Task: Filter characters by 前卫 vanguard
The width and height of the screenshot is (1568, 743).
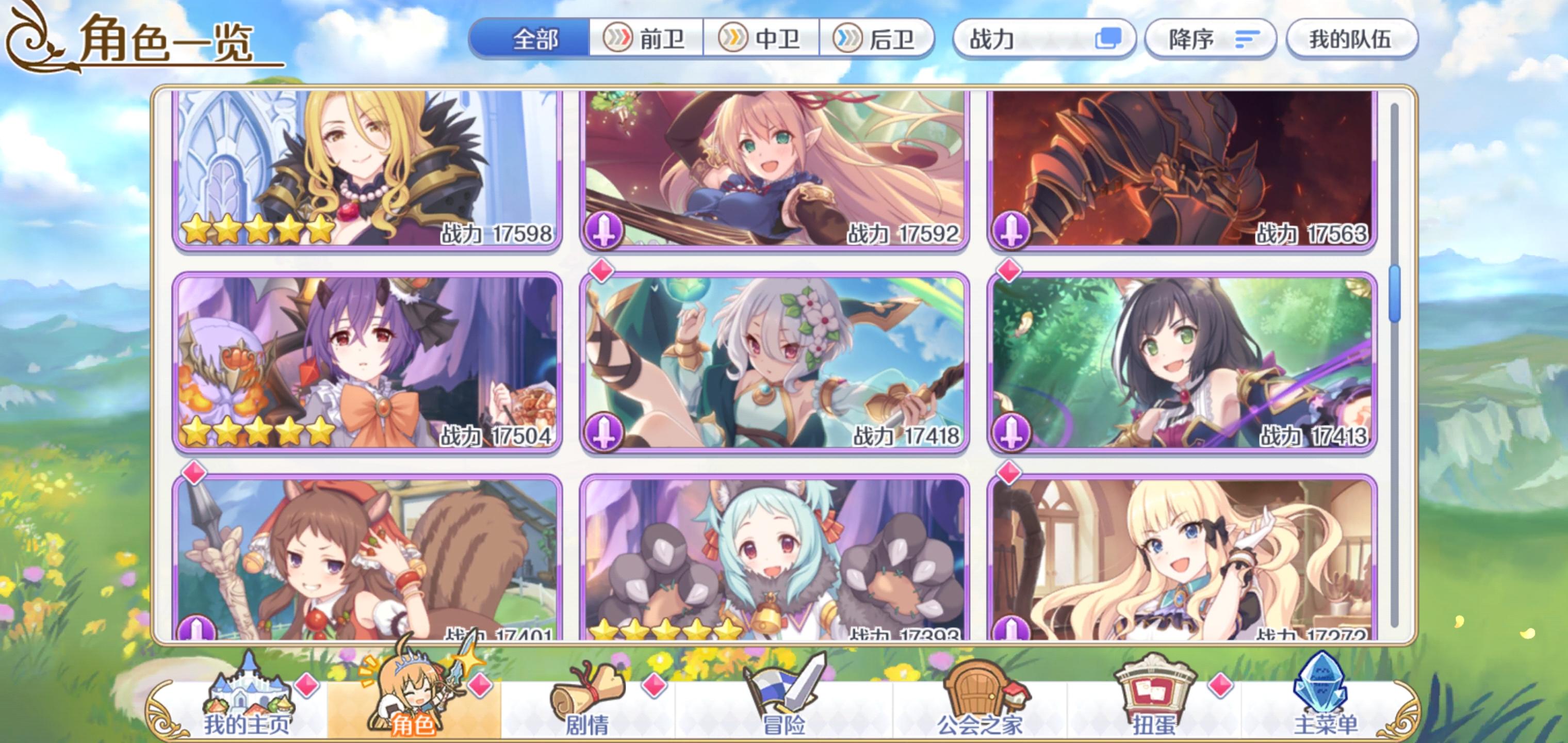Action: click(645, 40)
